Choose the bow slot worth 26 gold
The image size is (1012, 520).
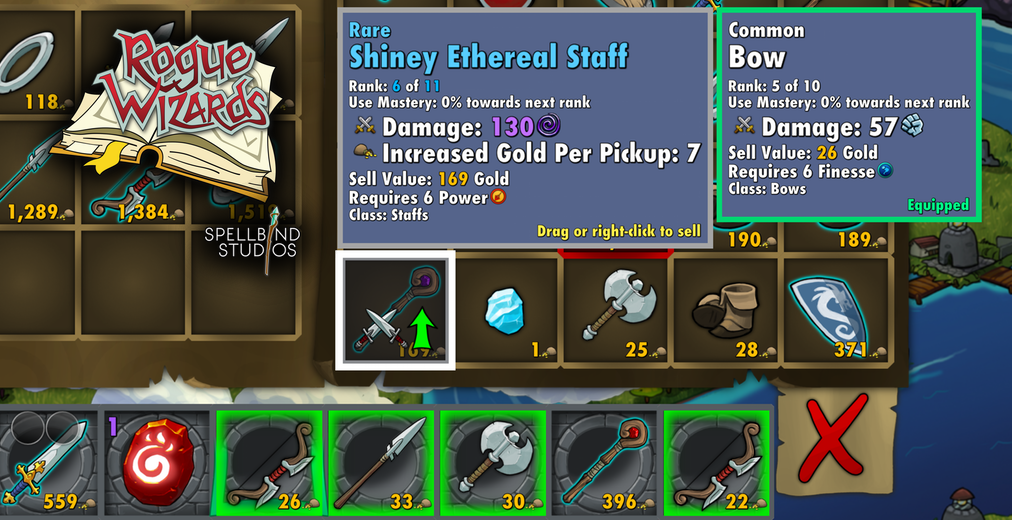click(x=270, y=461)
